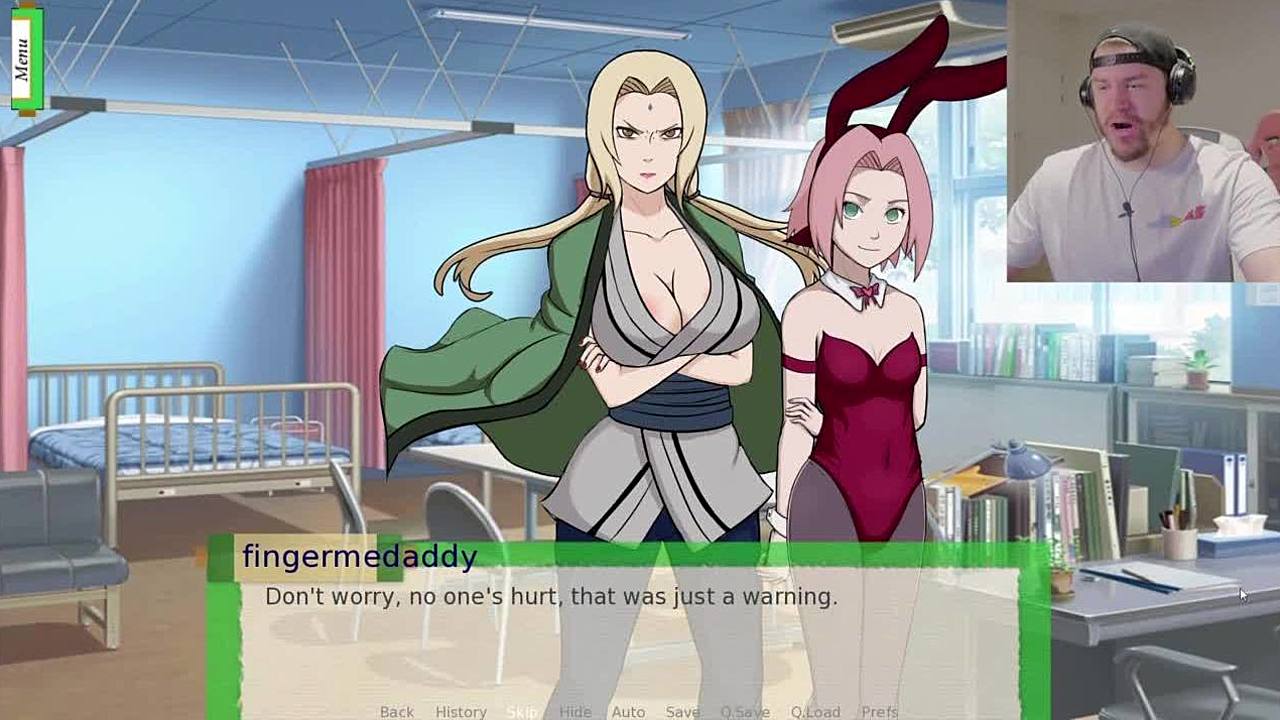Click the dialogue box to continue

click(x=630, y=630)
